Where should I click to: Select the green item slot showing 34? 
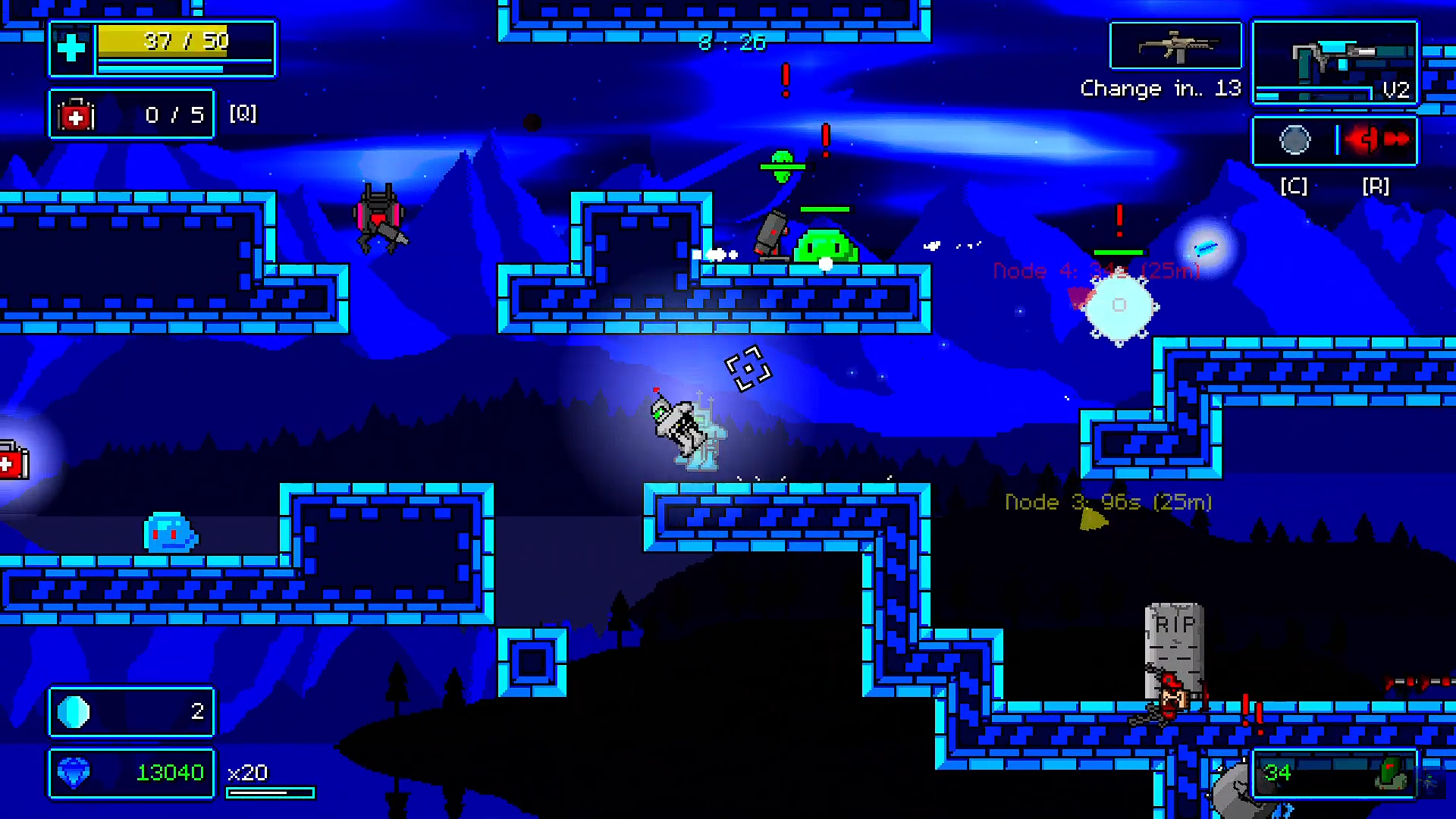1335,773
